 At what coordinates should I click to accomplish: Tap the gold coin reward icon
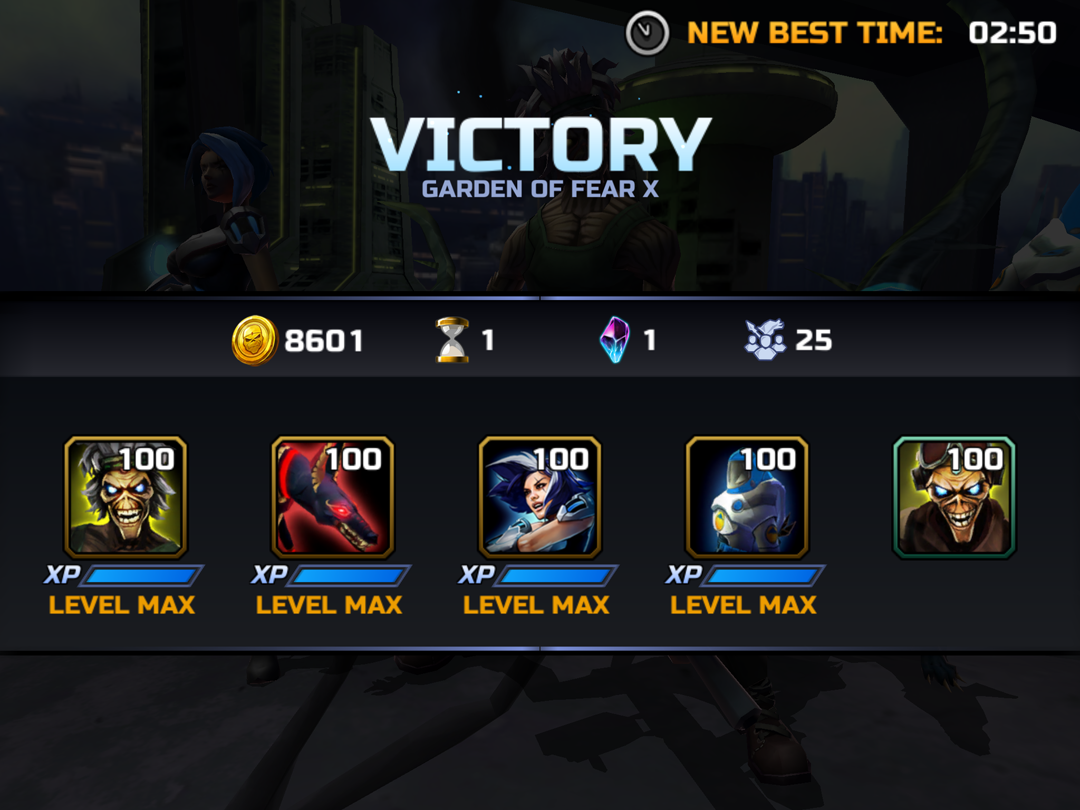tap(254, 341)
